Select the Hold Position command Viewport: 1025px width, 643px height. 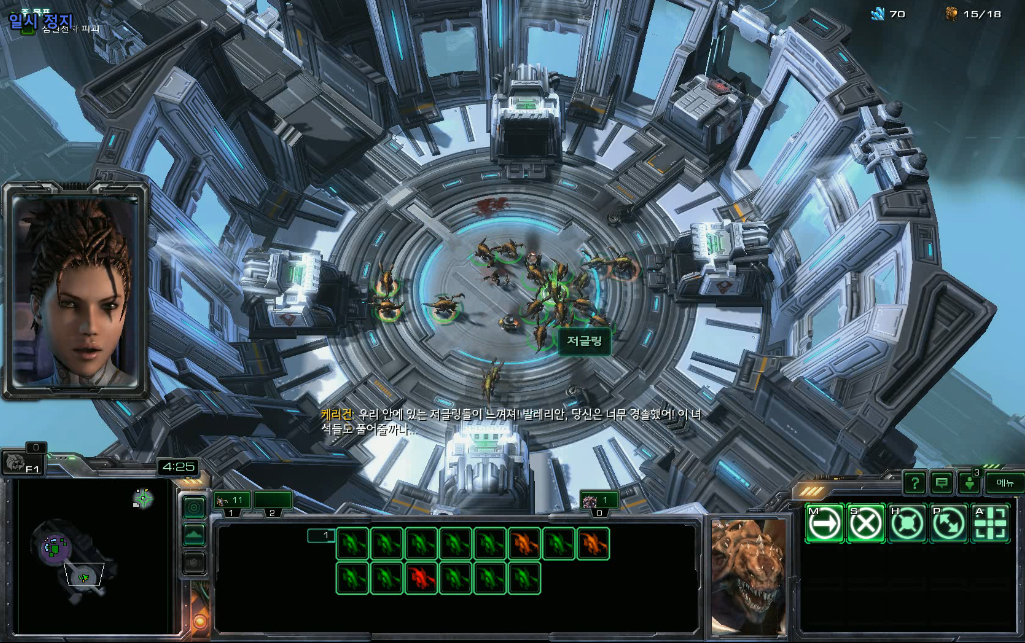pyautogui.click(x=907, y=523)
